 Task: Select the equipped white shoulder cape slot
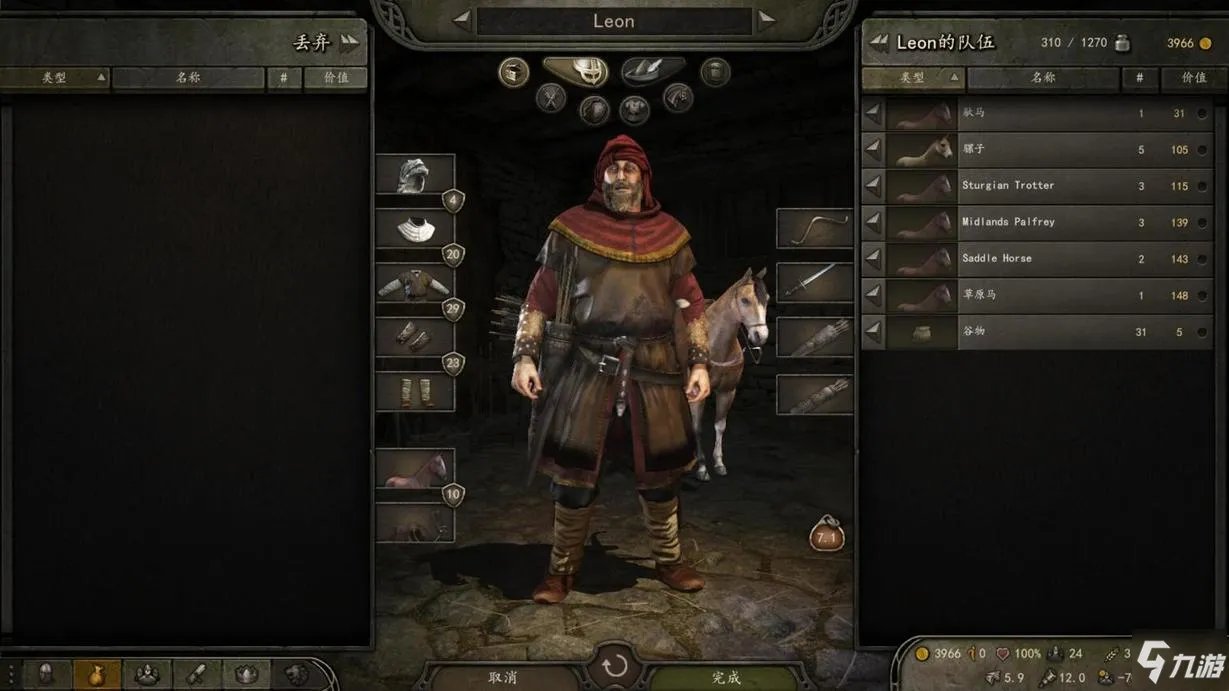(414, 230)
